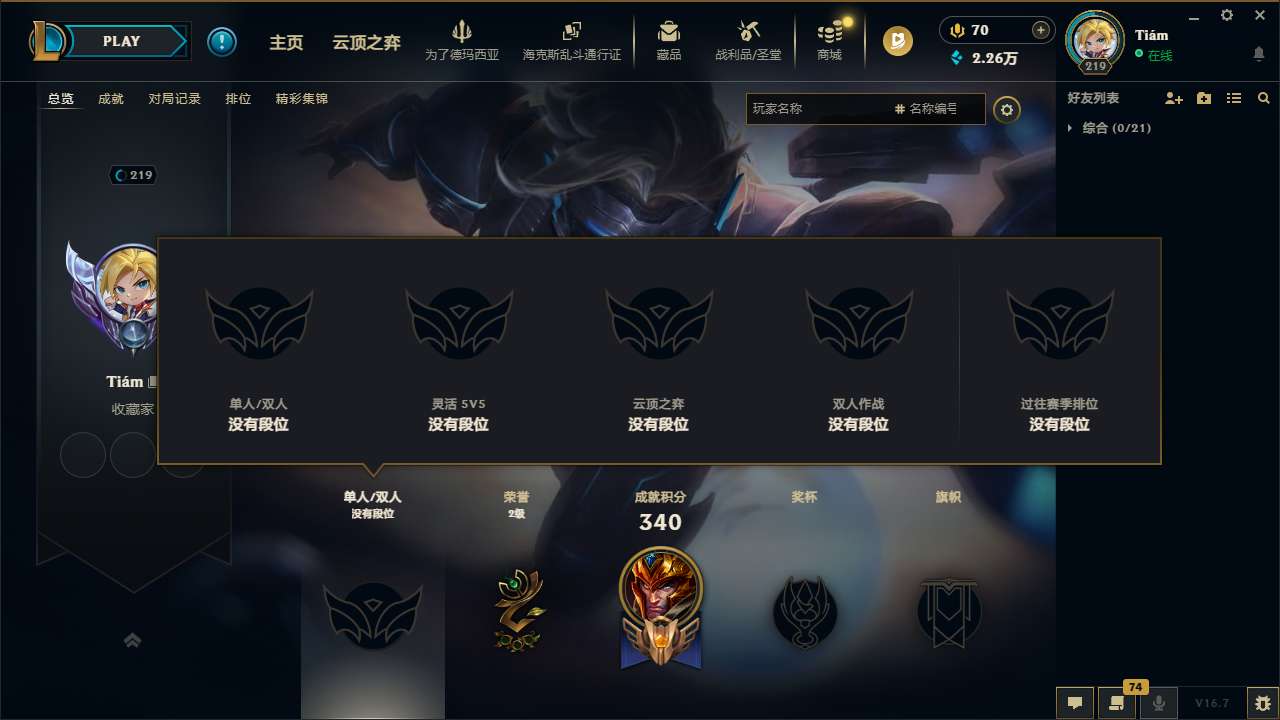Expand the friend list view options icon

[1233, 98]
